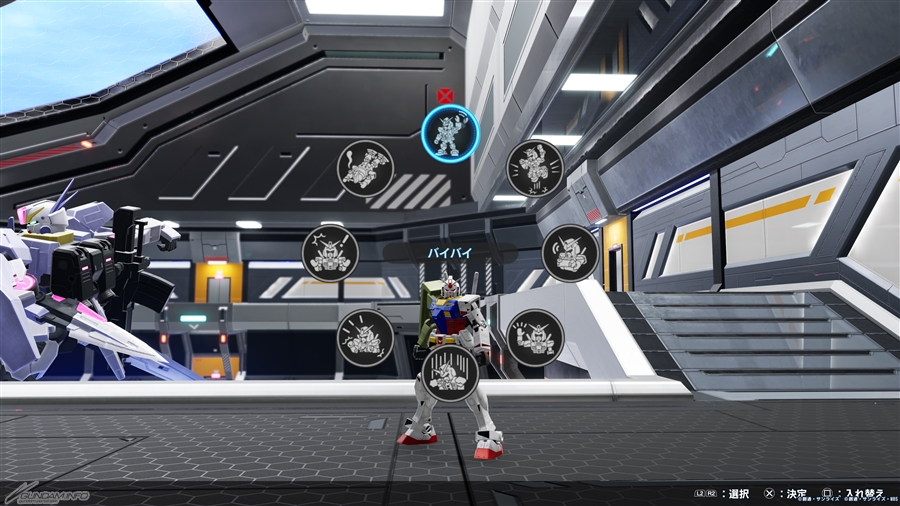The image size is (900, 506).
Task: Select the highlighted waving bye-bye emote
Action: [x=450, y=132]
